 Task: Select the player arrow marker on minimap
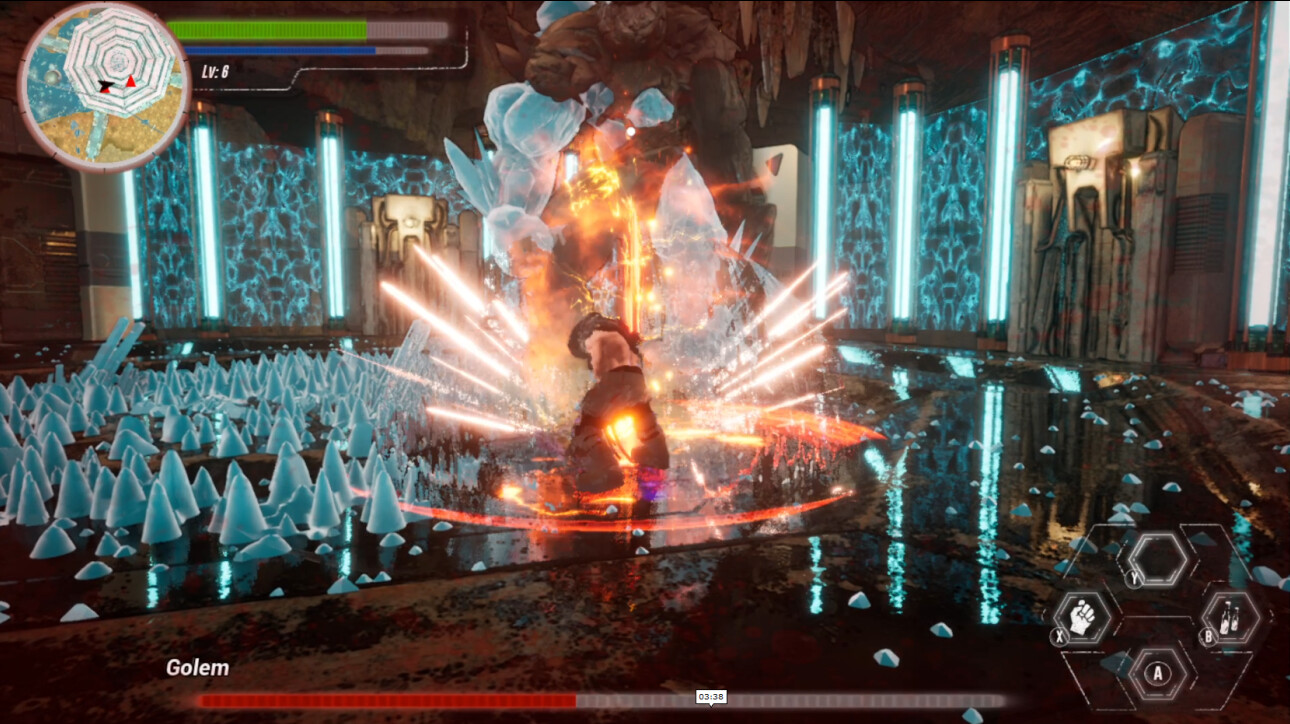click(x=104, y=85)
